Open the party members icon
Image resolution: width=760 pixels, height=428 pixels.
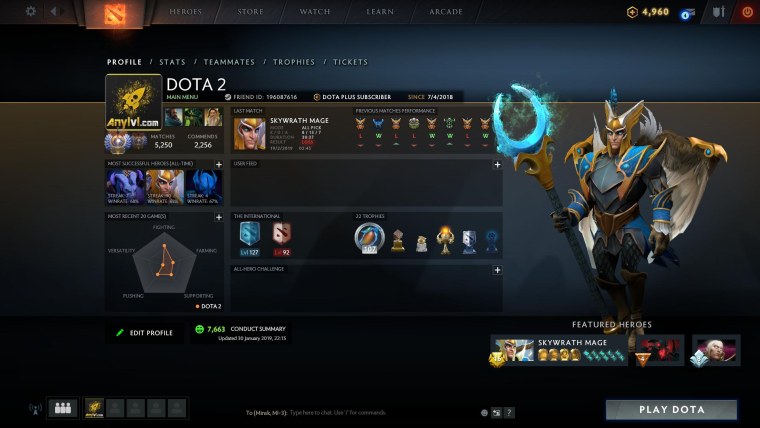(62, 408)
